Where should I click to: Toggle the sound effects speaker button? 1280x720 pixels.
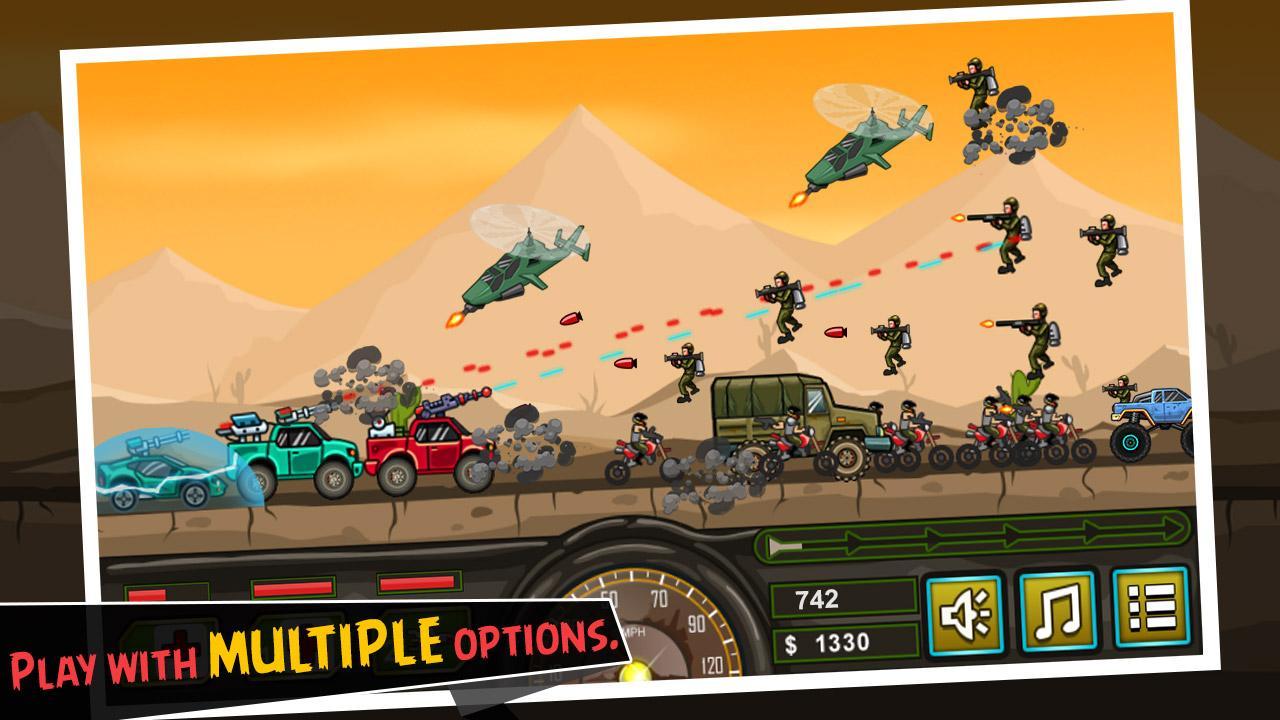click(964, 614)
